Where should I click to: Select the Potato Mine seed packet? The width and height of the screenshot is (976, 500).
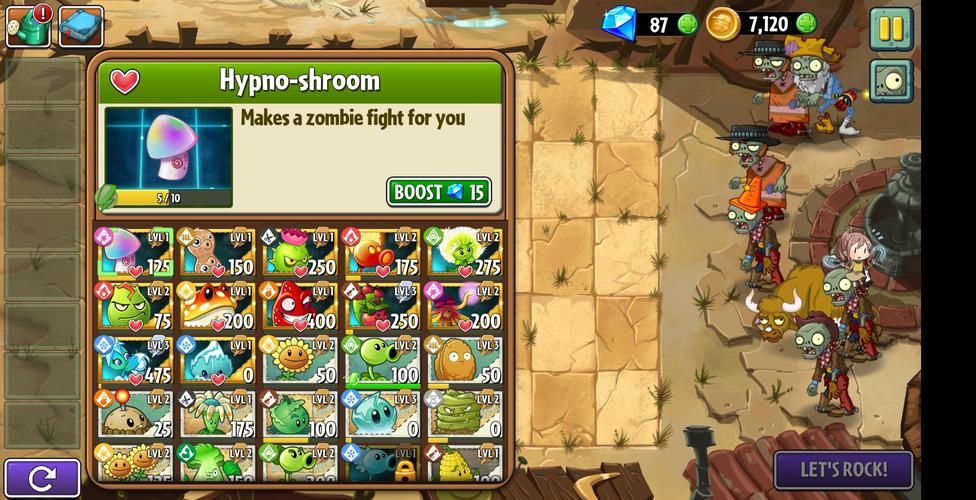coord(134,414)
